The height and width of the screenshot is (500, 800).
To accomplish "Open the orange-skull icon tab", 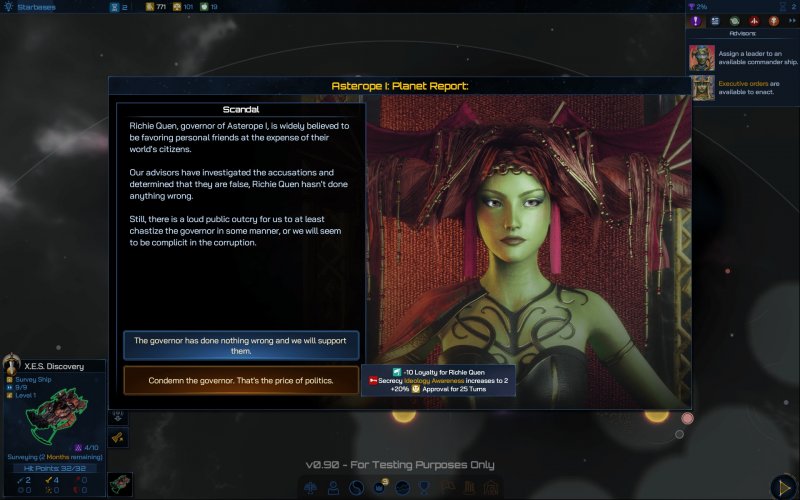I will pyautogui.click(x=773, y=21).
